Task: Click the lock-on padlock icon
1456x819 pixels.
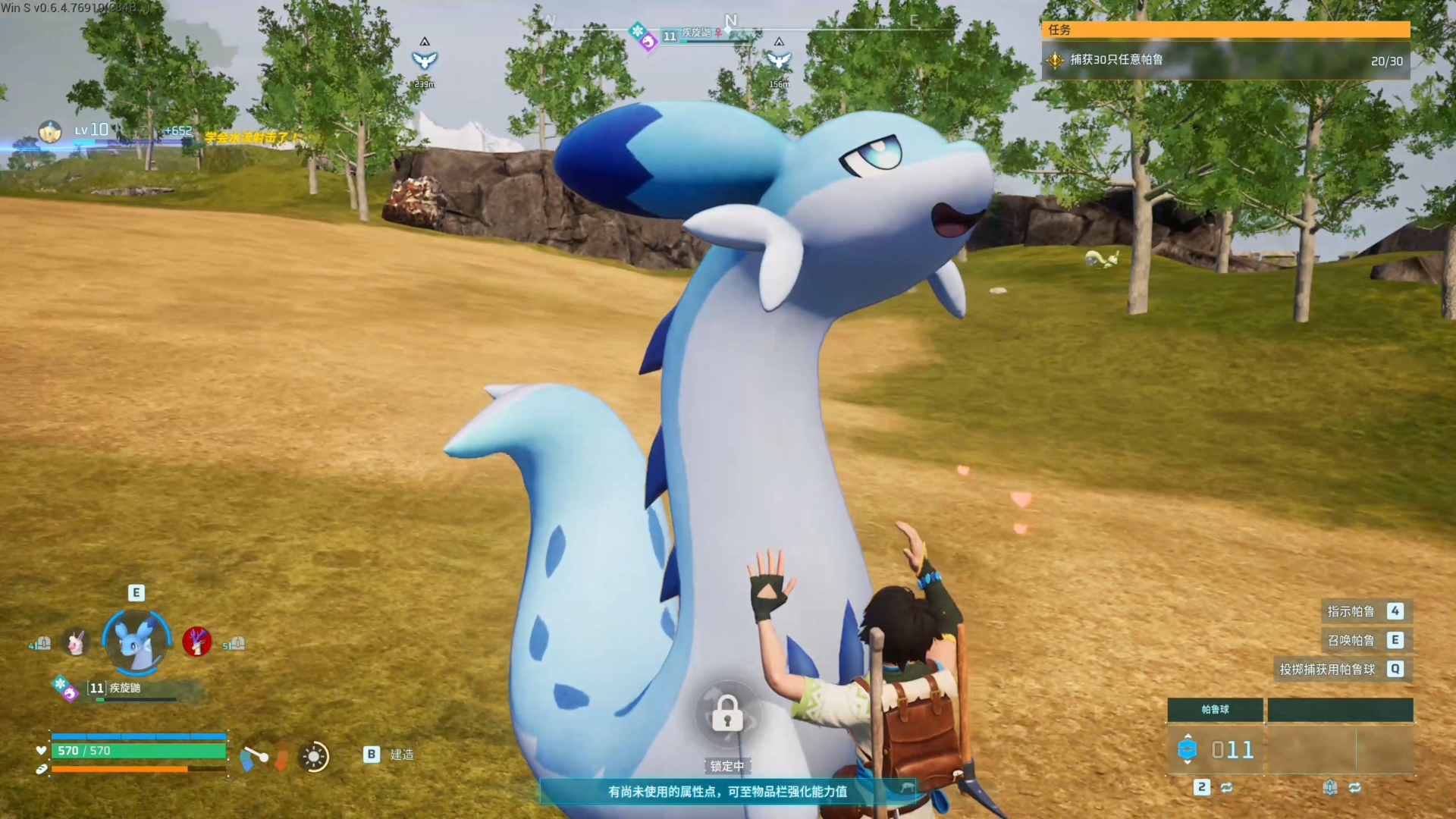Action: point(727,713)
